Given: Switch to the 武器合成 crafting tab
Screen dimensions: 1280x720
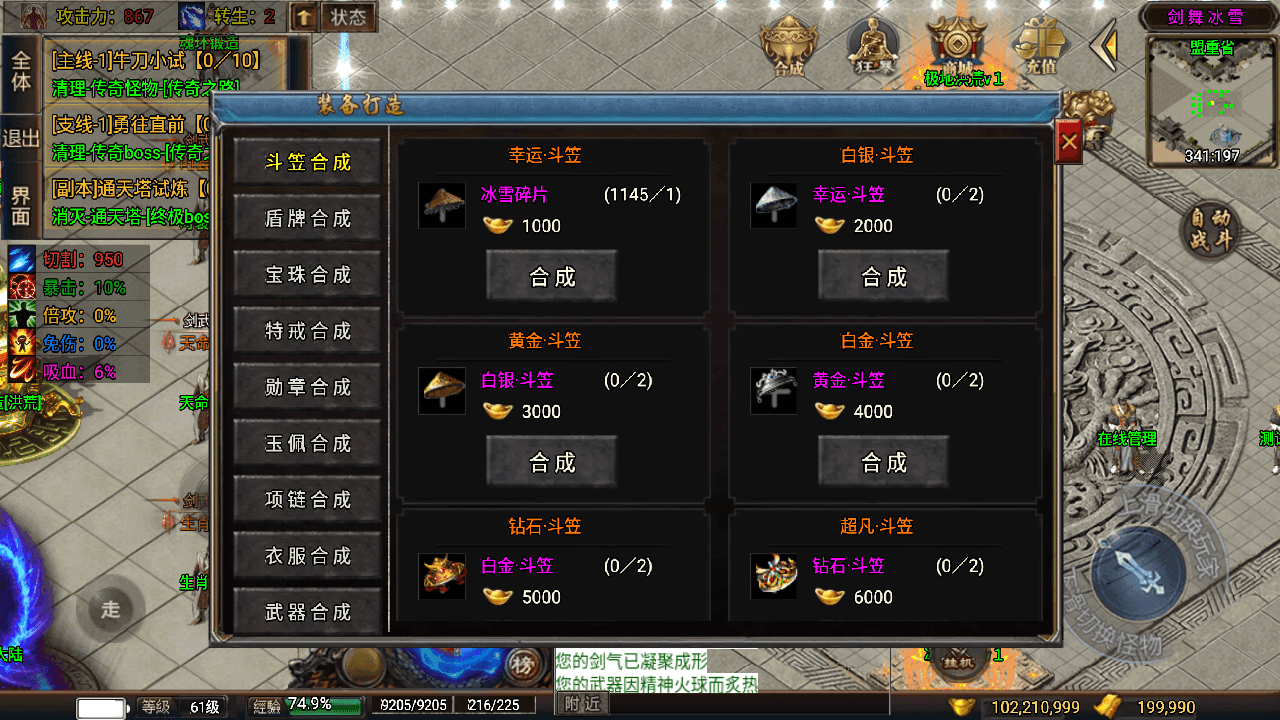Looking at the screenshot, I should pyautogui.click(x=307, y=612).
